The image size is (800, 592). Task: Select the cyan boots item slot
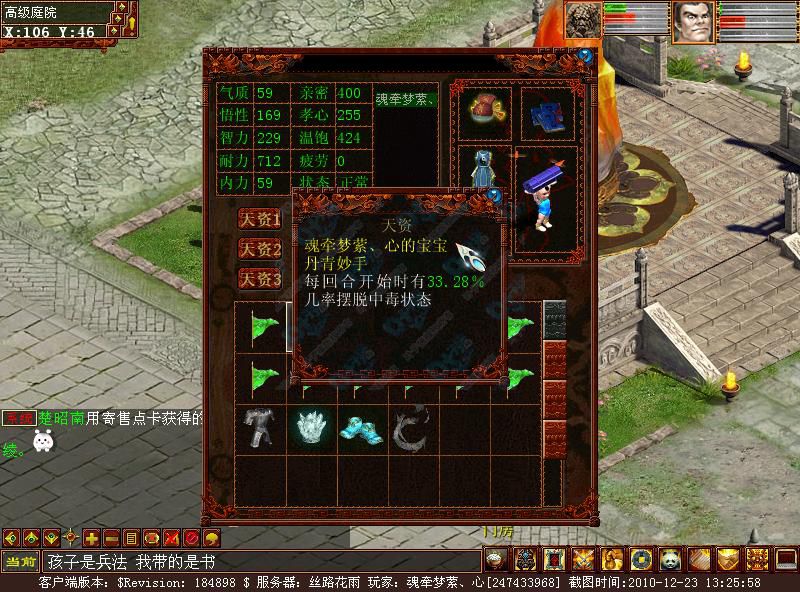[x=362, y=428]
